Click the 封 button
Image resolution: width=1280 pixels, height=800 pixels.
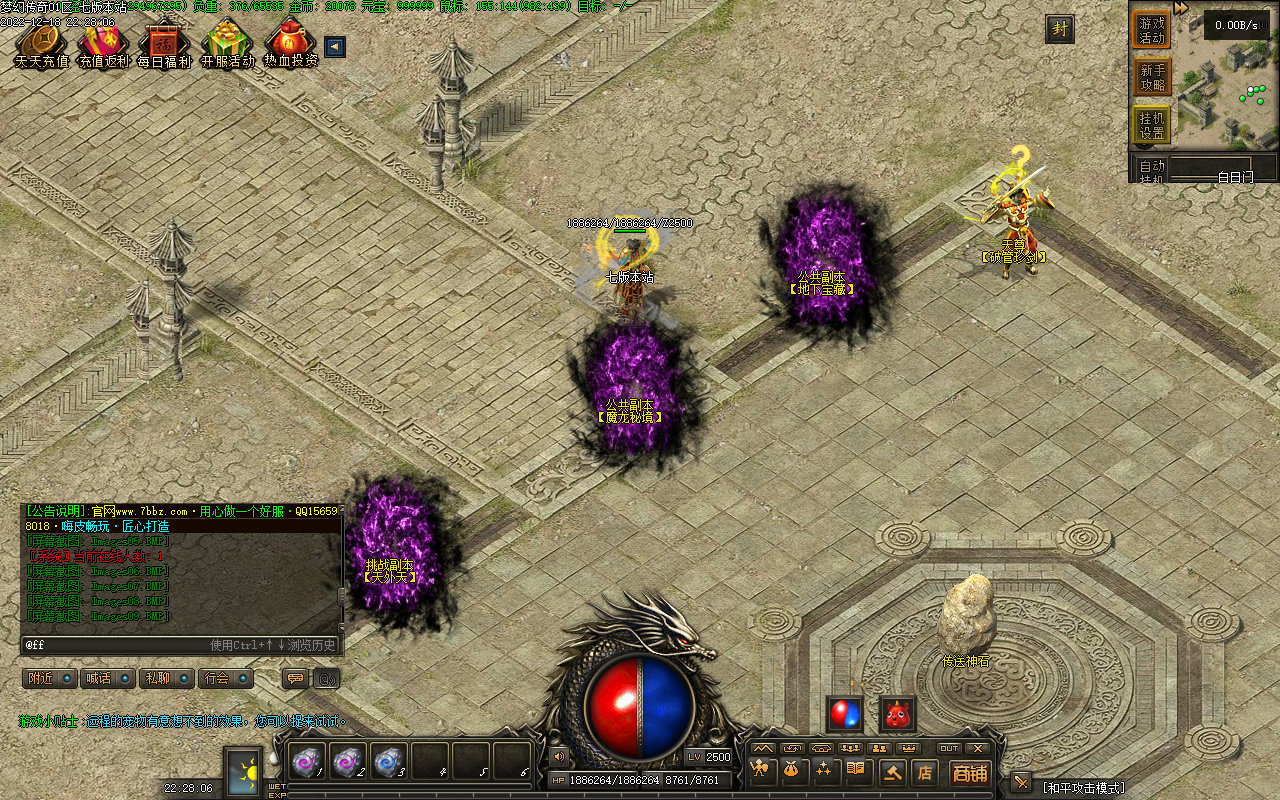coord(1060,30)
